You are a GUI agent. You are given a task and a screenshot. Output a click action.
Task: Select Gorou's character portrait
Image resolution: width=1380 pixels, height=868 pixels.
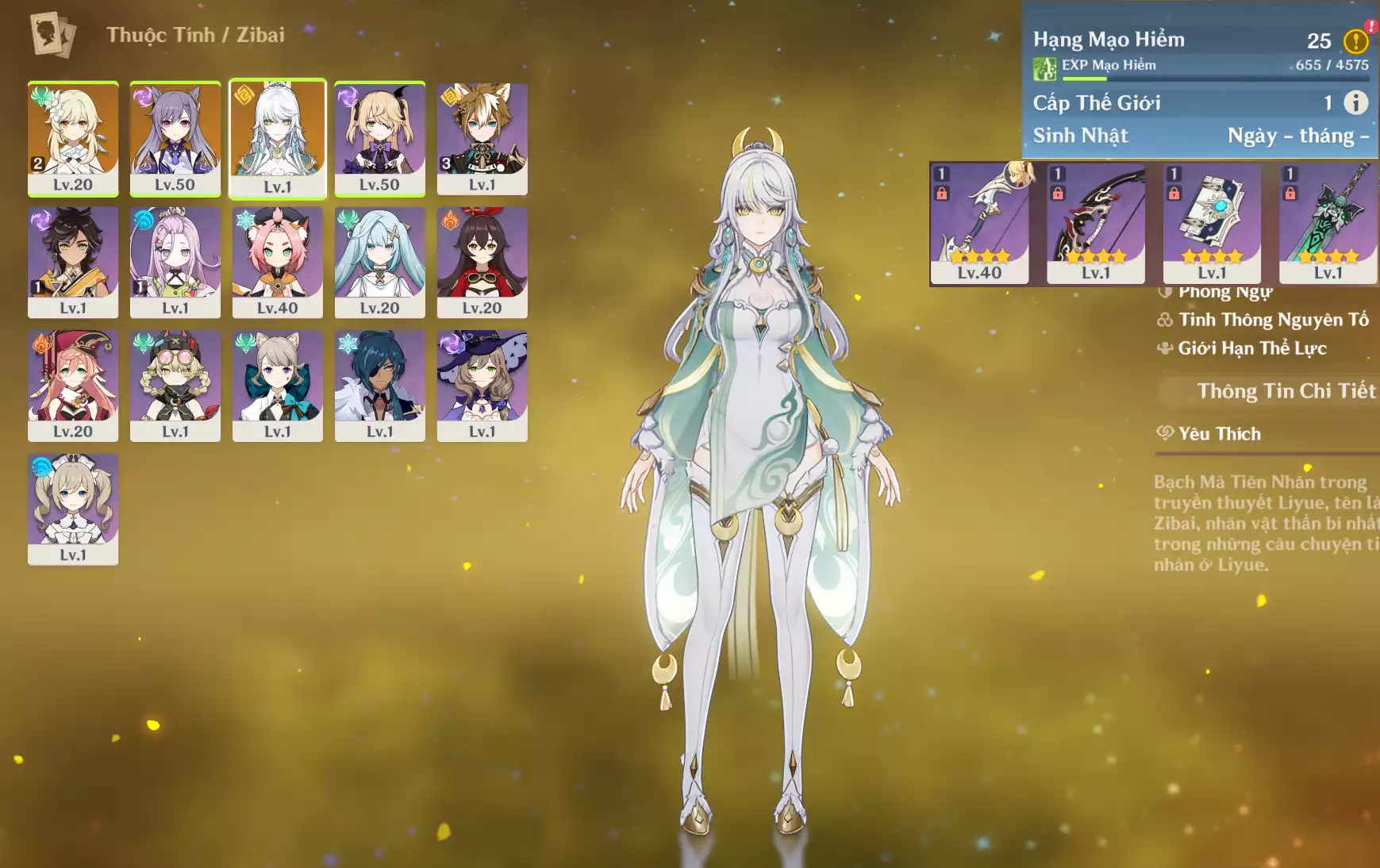[482, 138]
